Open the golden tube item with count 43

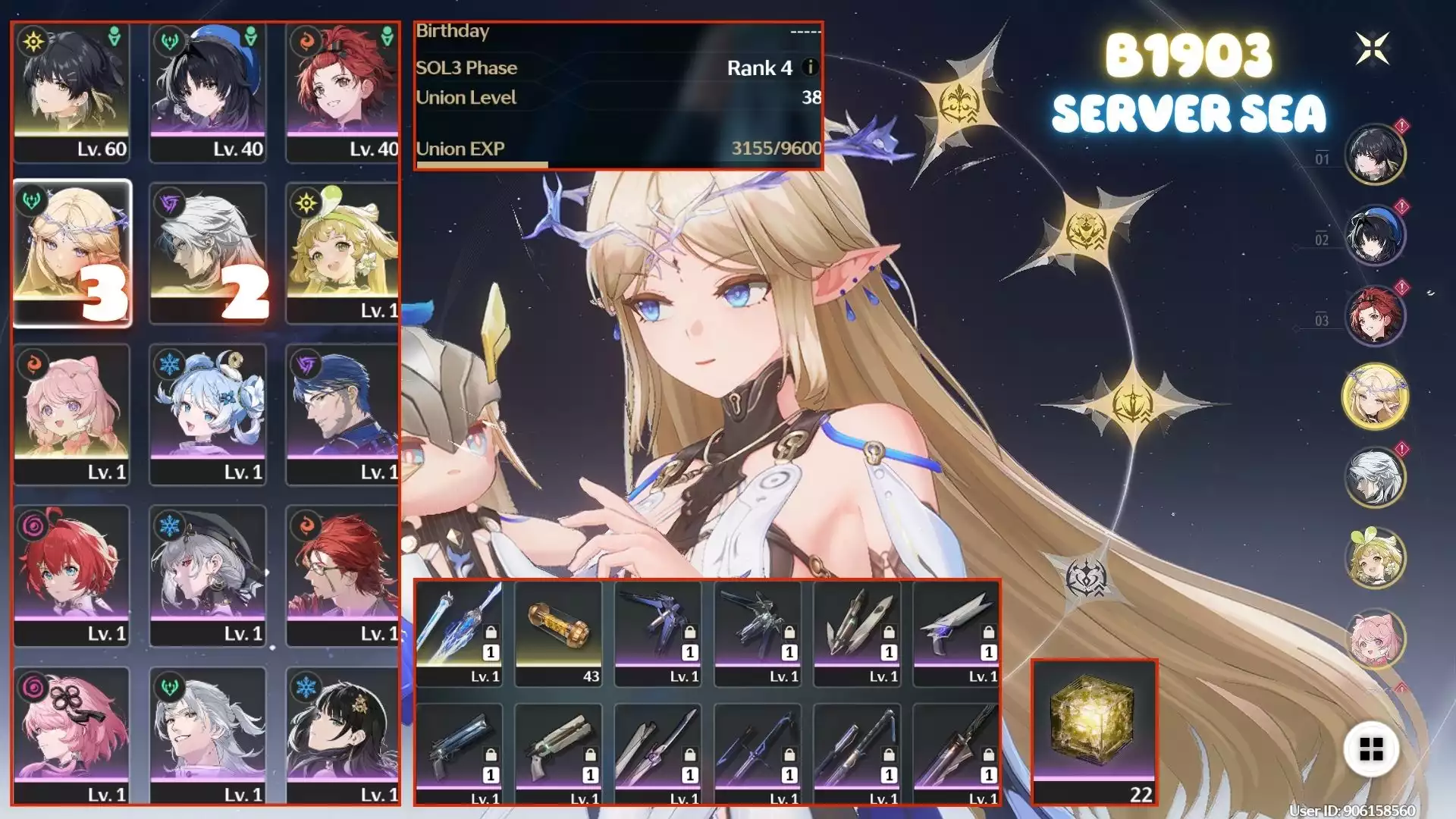point(558,634)
